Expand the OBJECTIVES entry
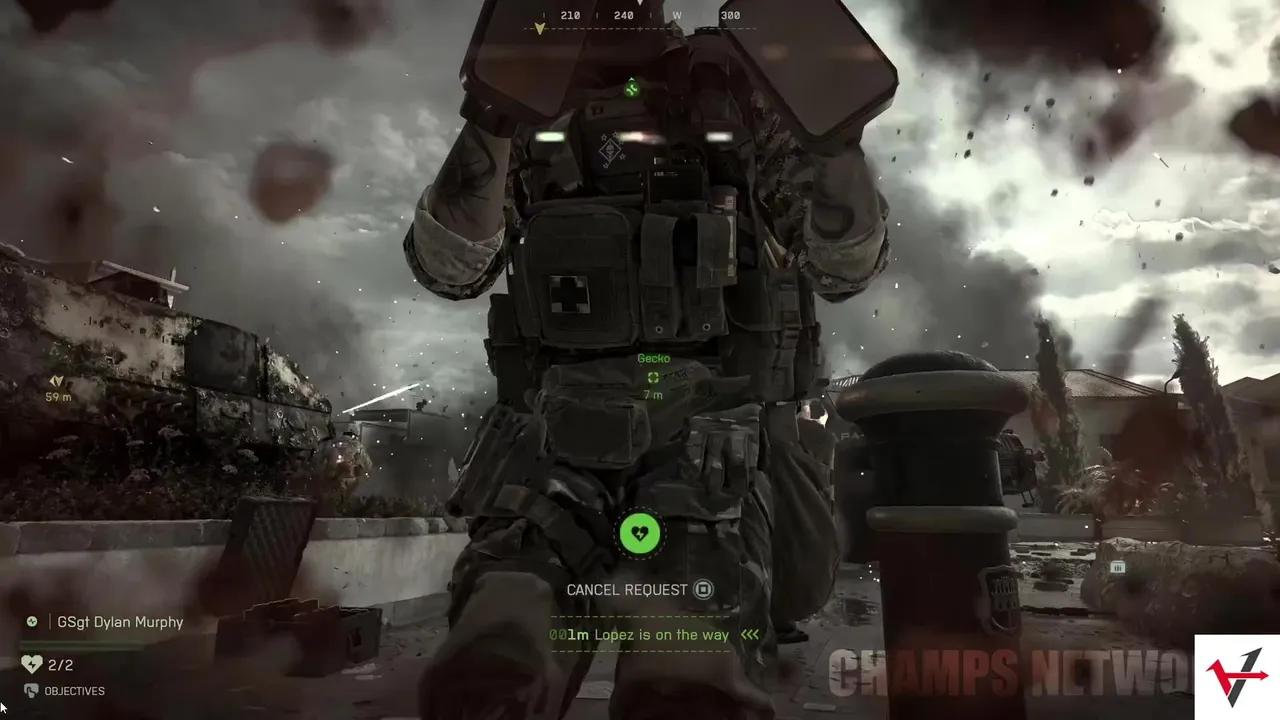 point(75,691)
